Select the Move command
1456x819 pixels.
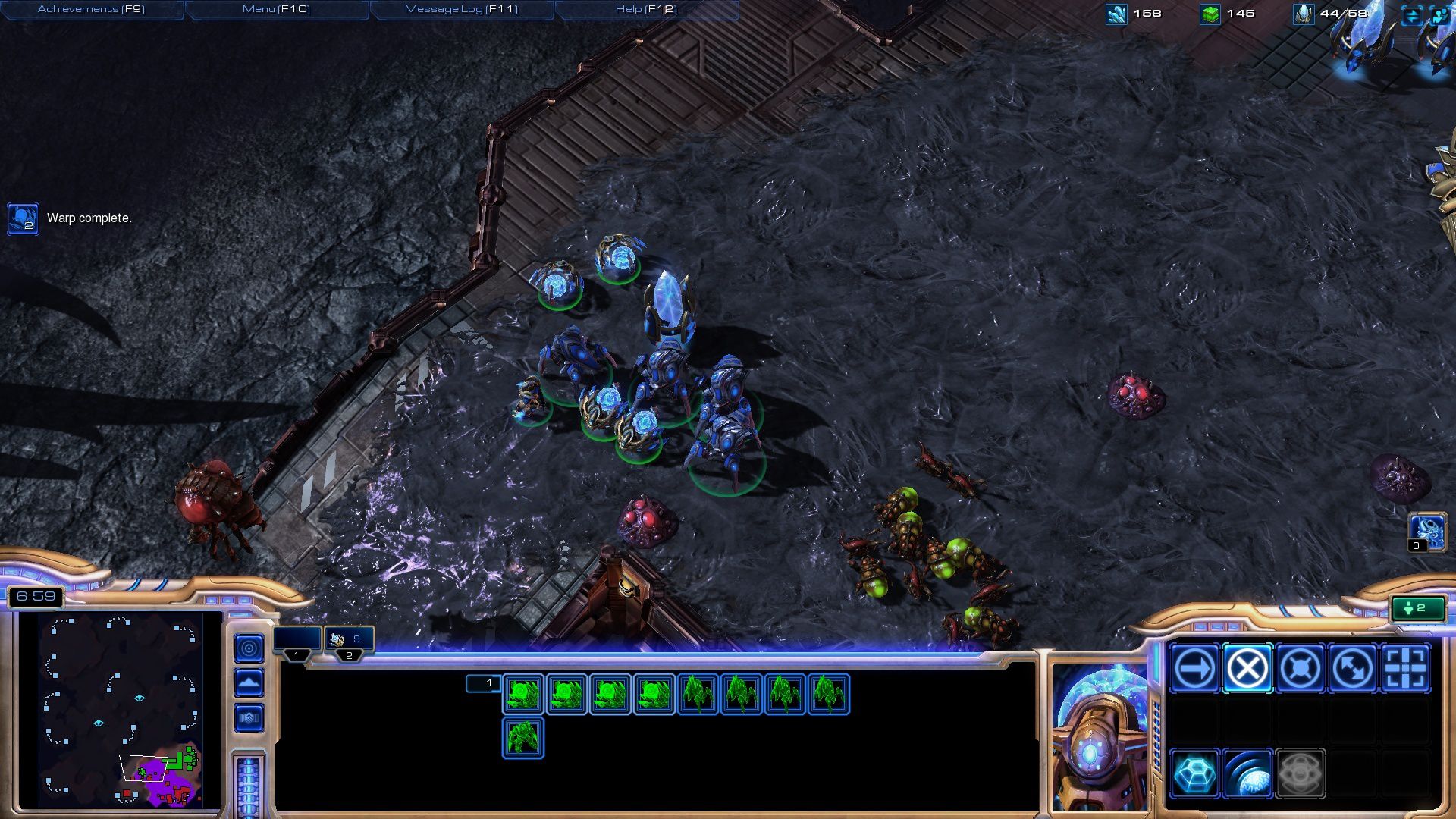pos(1195,668)
